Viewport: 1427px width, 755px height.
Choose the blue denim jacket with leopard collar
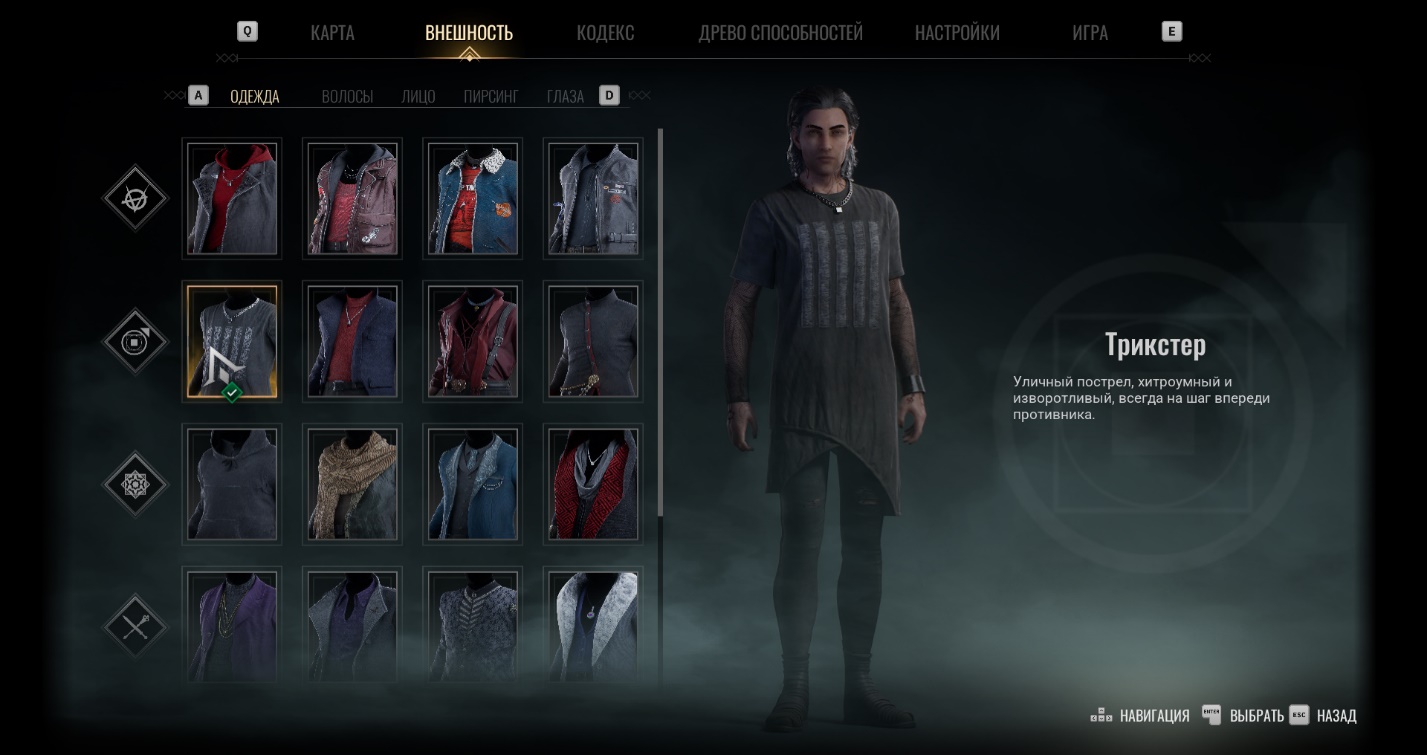[472, 198]
